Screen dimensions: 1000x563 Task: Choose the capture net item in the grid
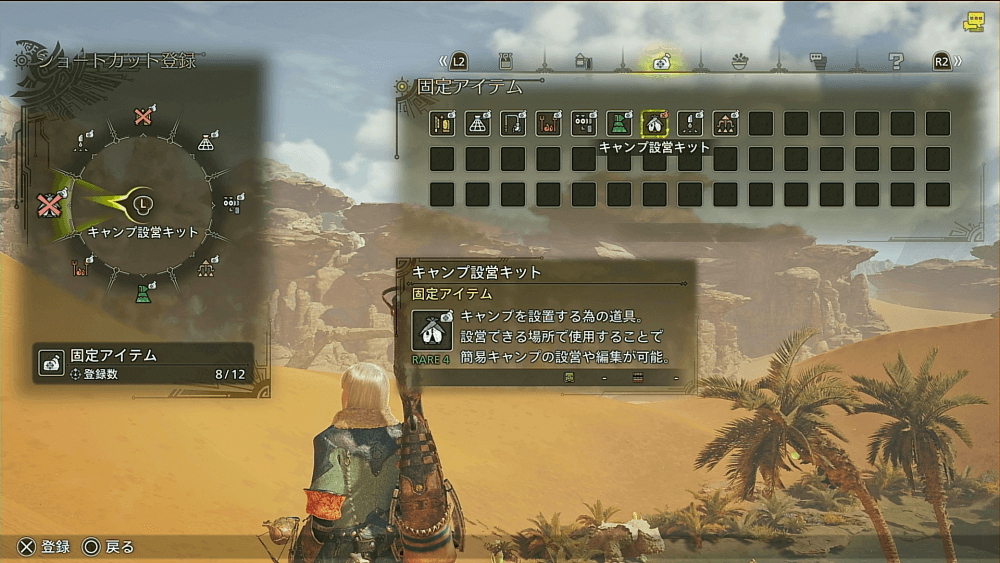point(477,123)
